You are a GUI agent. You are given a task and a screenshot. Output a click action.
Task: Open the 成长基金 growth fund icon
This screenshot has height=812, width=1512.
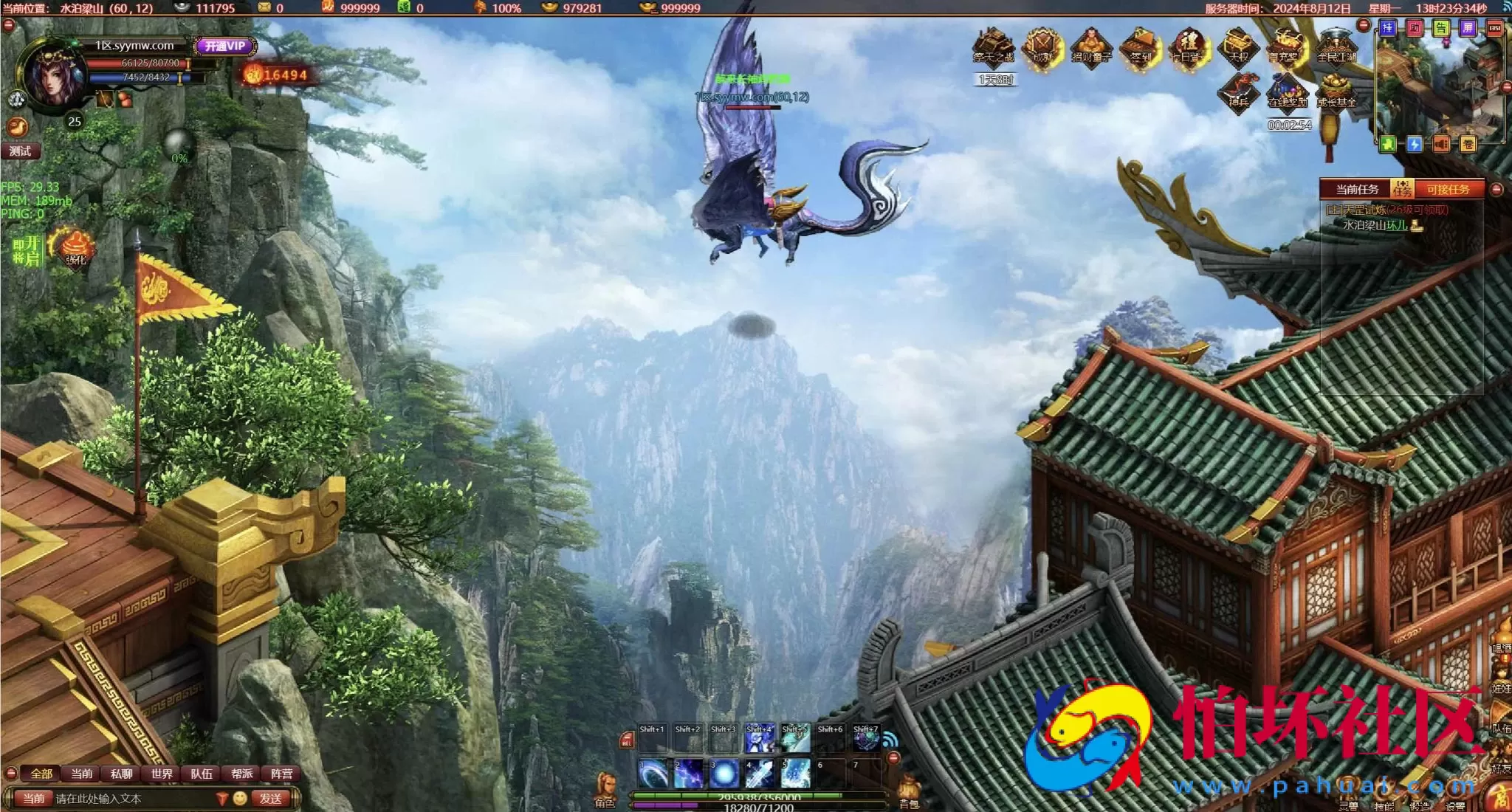pyautogui.click(x=1336, y=92)
